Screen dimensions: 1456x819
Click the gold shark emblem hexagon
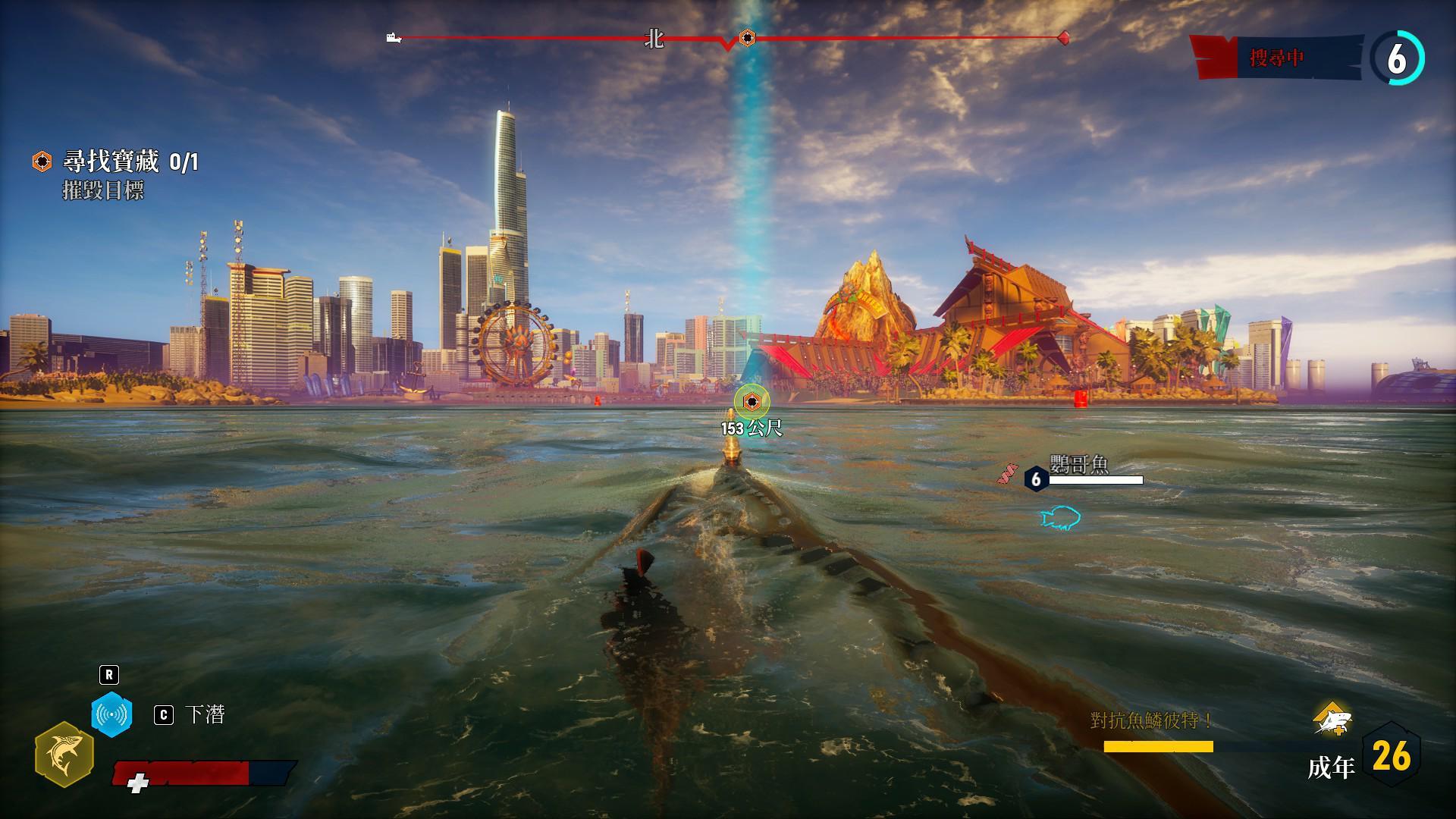[x=64, y=754]
